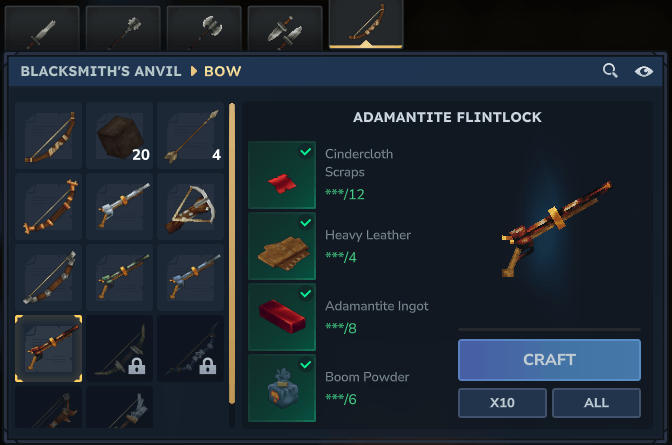Pick the crossbow recipe slot

(191, 206)
